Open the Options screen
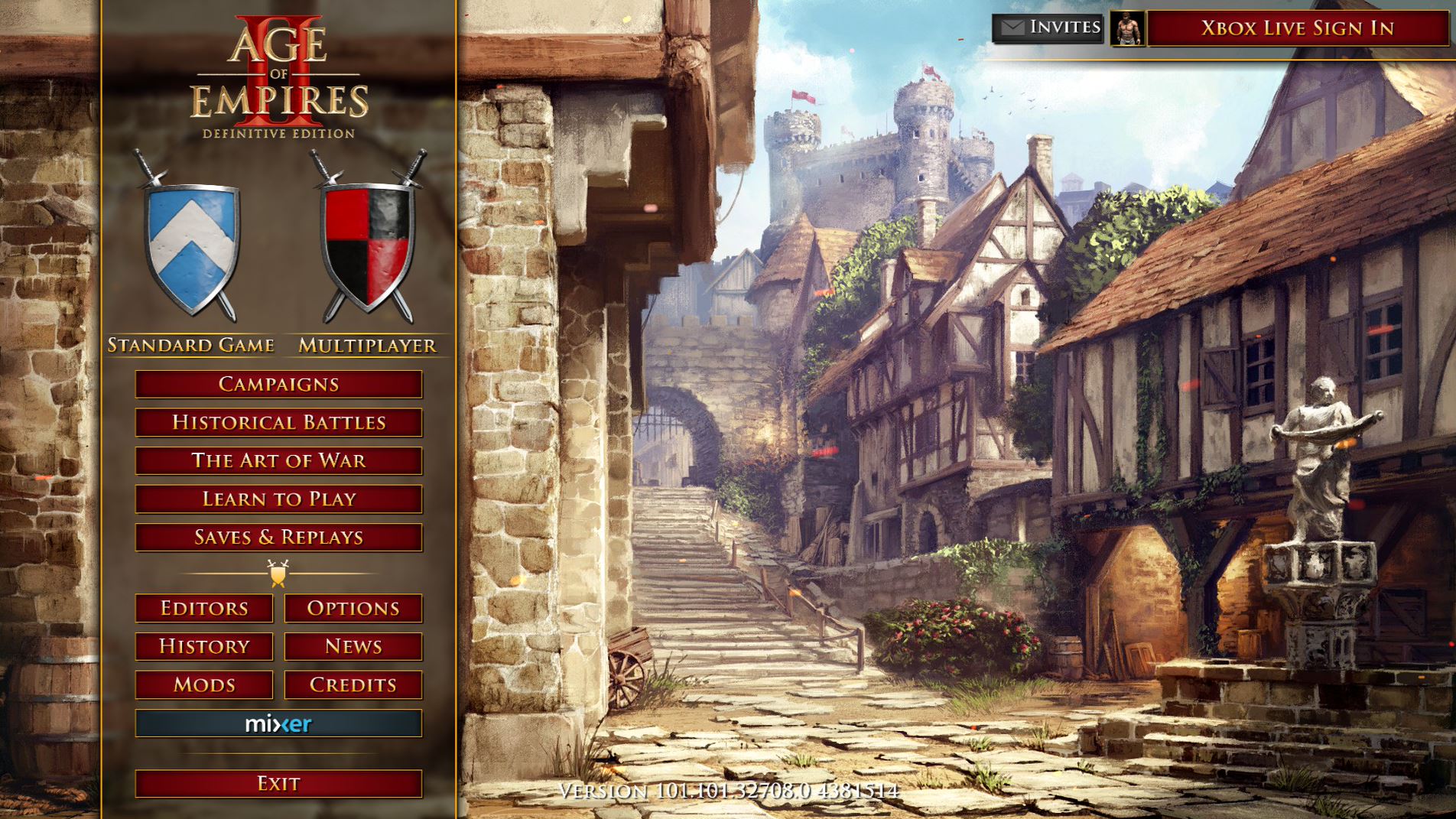Viewport: 1456px width, 819px height. (352, 609)
